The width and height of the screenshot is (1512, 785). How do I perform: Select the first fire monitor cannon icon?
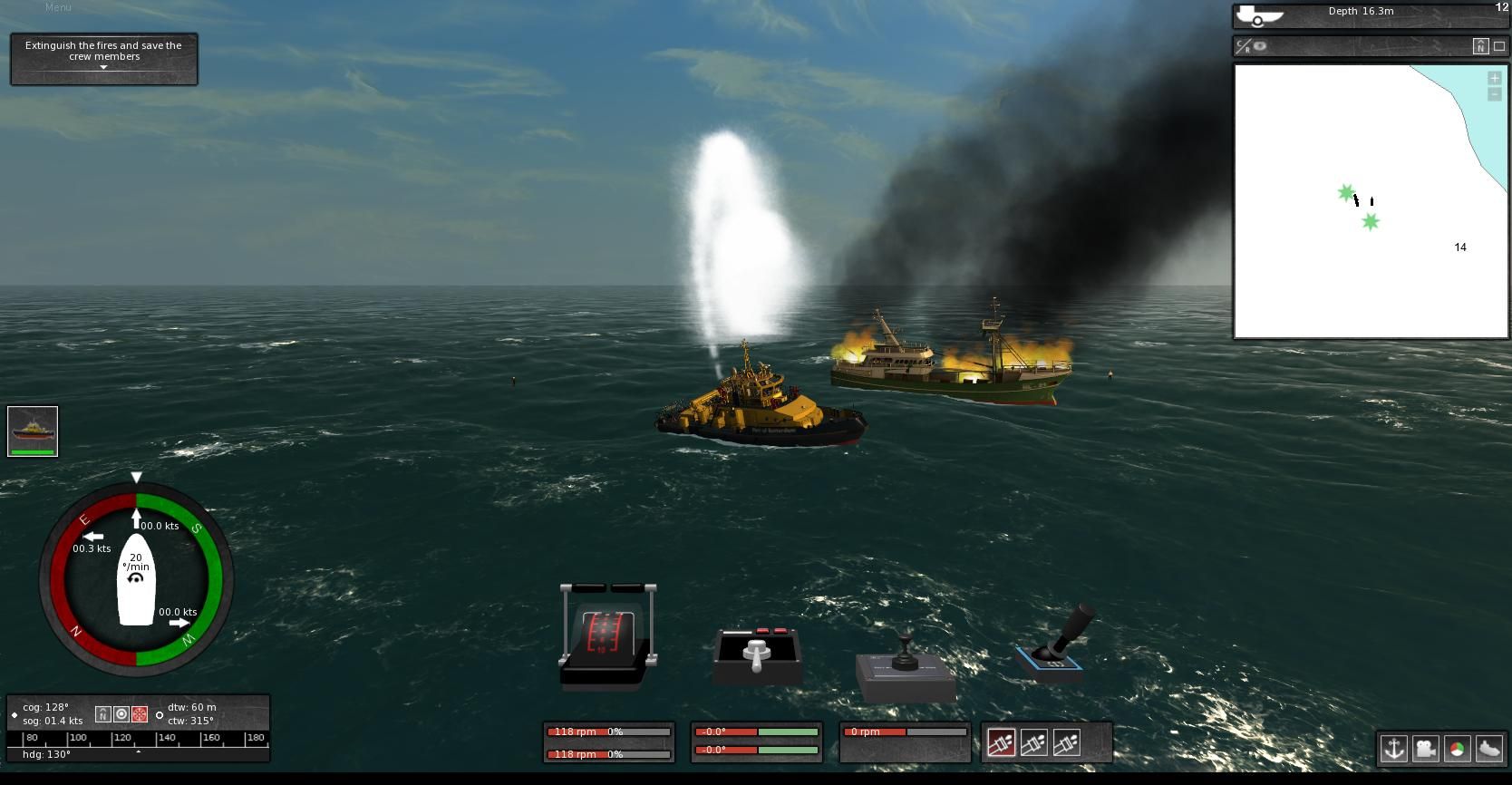click(1001, 743)
